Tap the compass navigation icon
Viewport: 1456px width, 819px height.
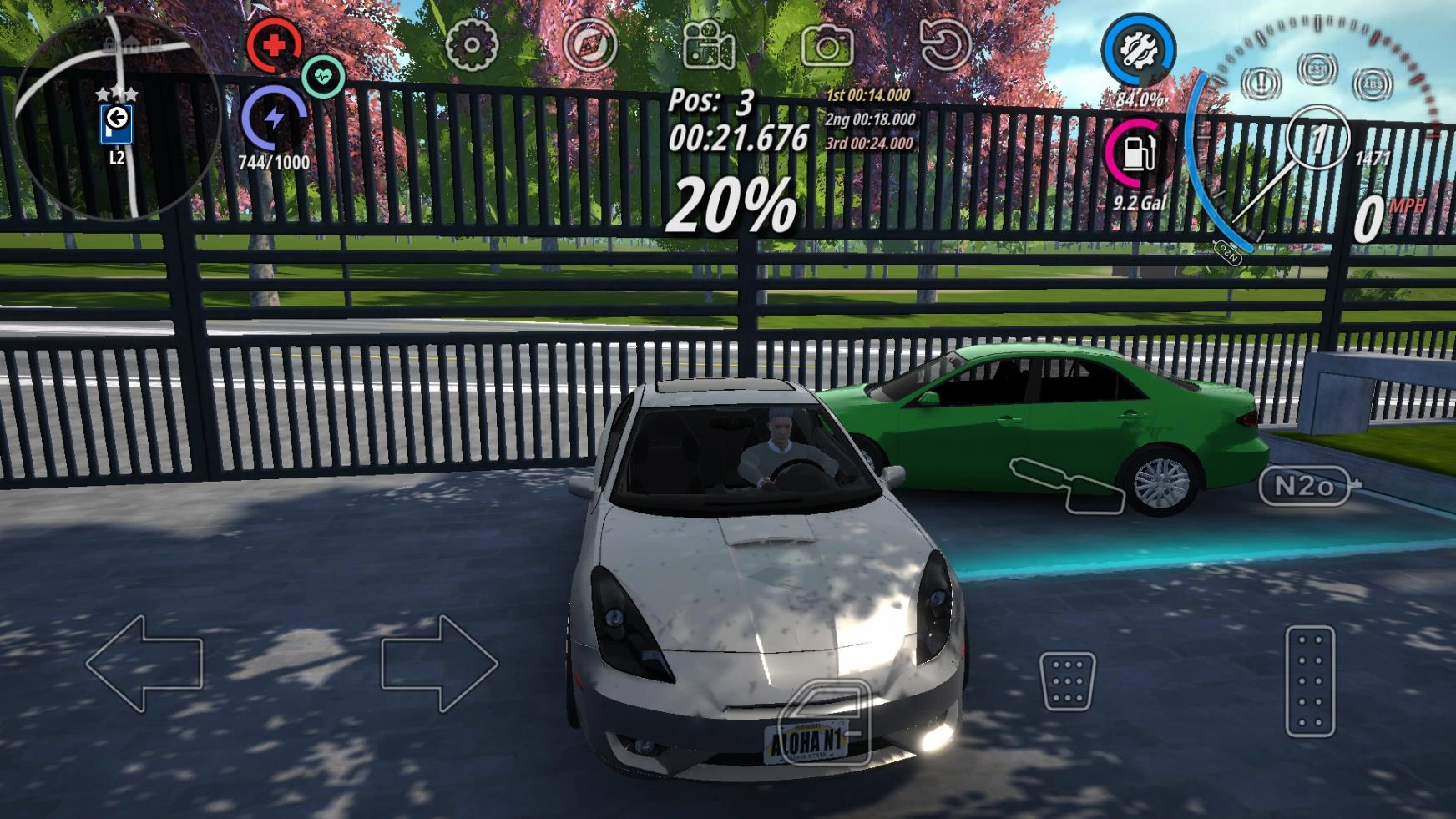[x=590, y=43]
